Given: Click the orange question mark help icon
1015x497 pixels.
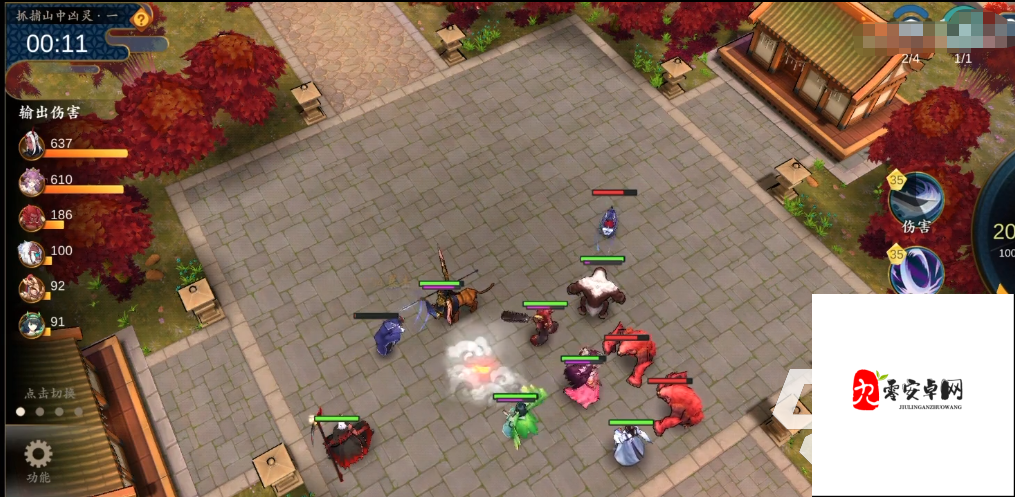Looking at the screenshot, I should [x=142, y=18].
